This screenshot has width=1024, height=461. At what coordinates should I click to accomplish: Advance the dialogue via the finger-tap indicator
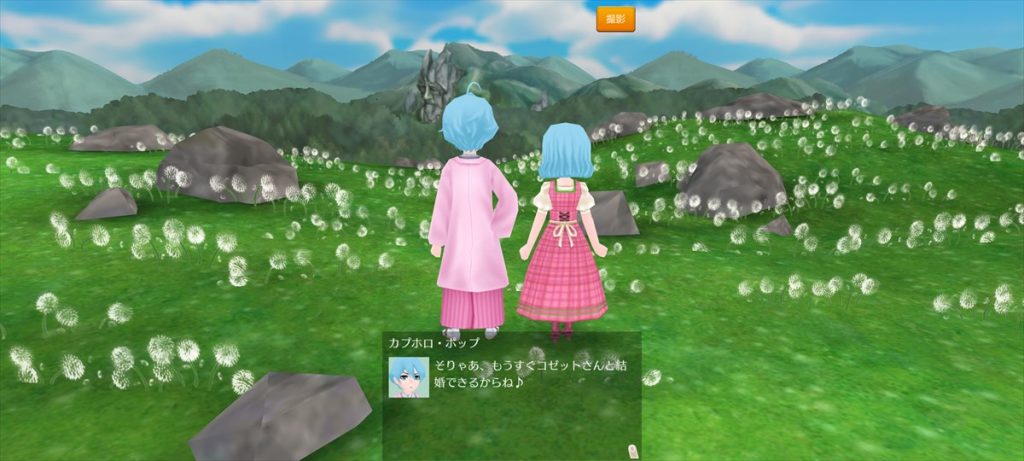(631, 447)
